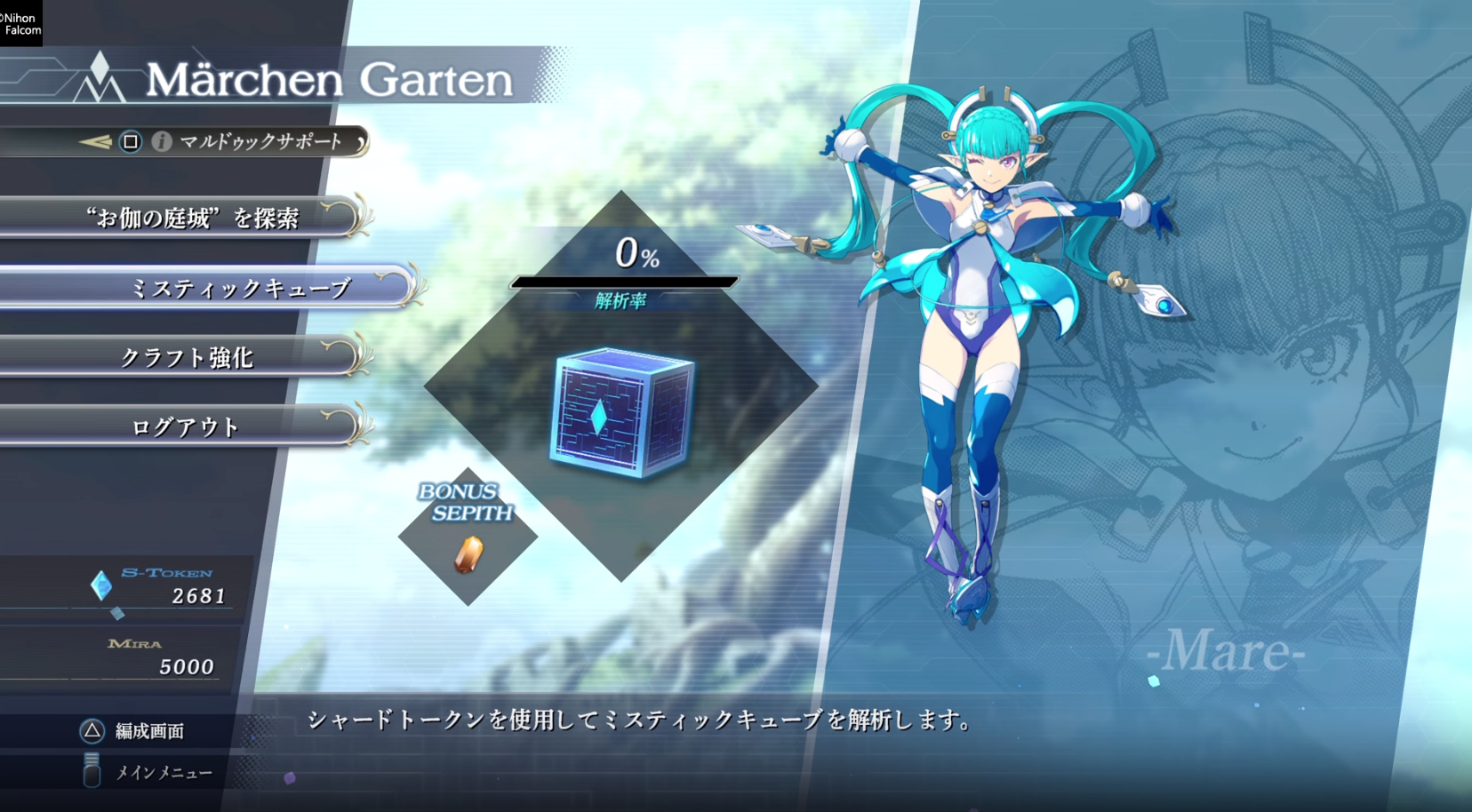The width and height of the screenshot is (1472, 812).
Task: Expand the chevron after マルドゥックサポート
Action: (360, 143)
